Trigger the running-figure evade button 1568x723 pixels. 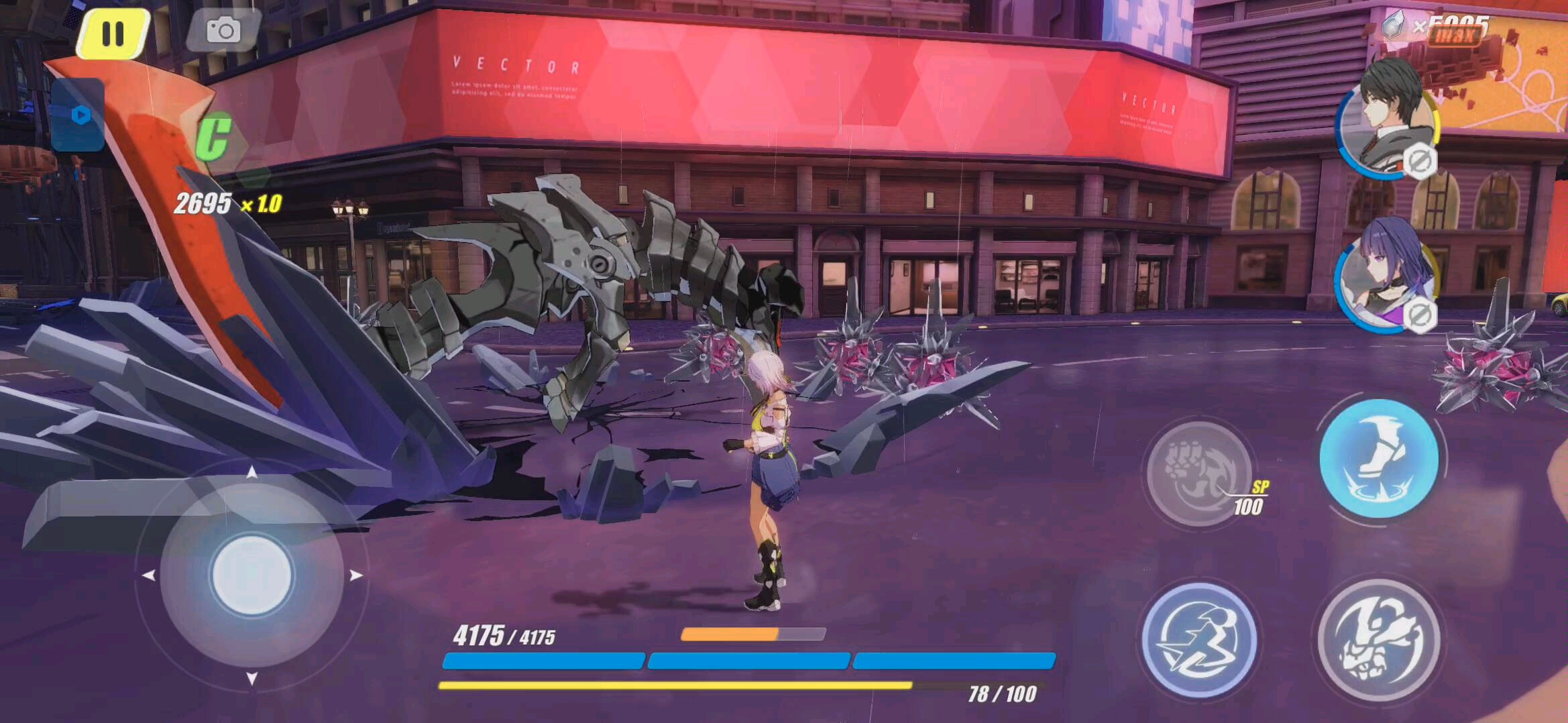coord(1198,638)
